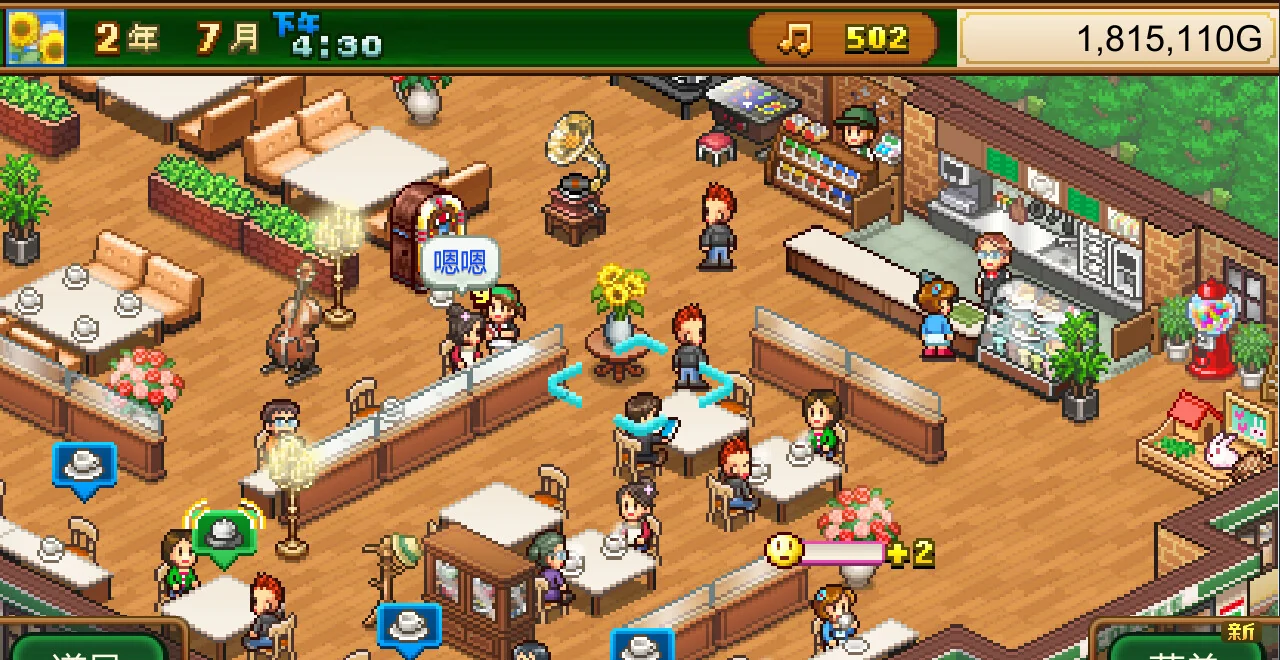Click the right cyan cursor arrow
1280x660 pixels.
(716, 385)
